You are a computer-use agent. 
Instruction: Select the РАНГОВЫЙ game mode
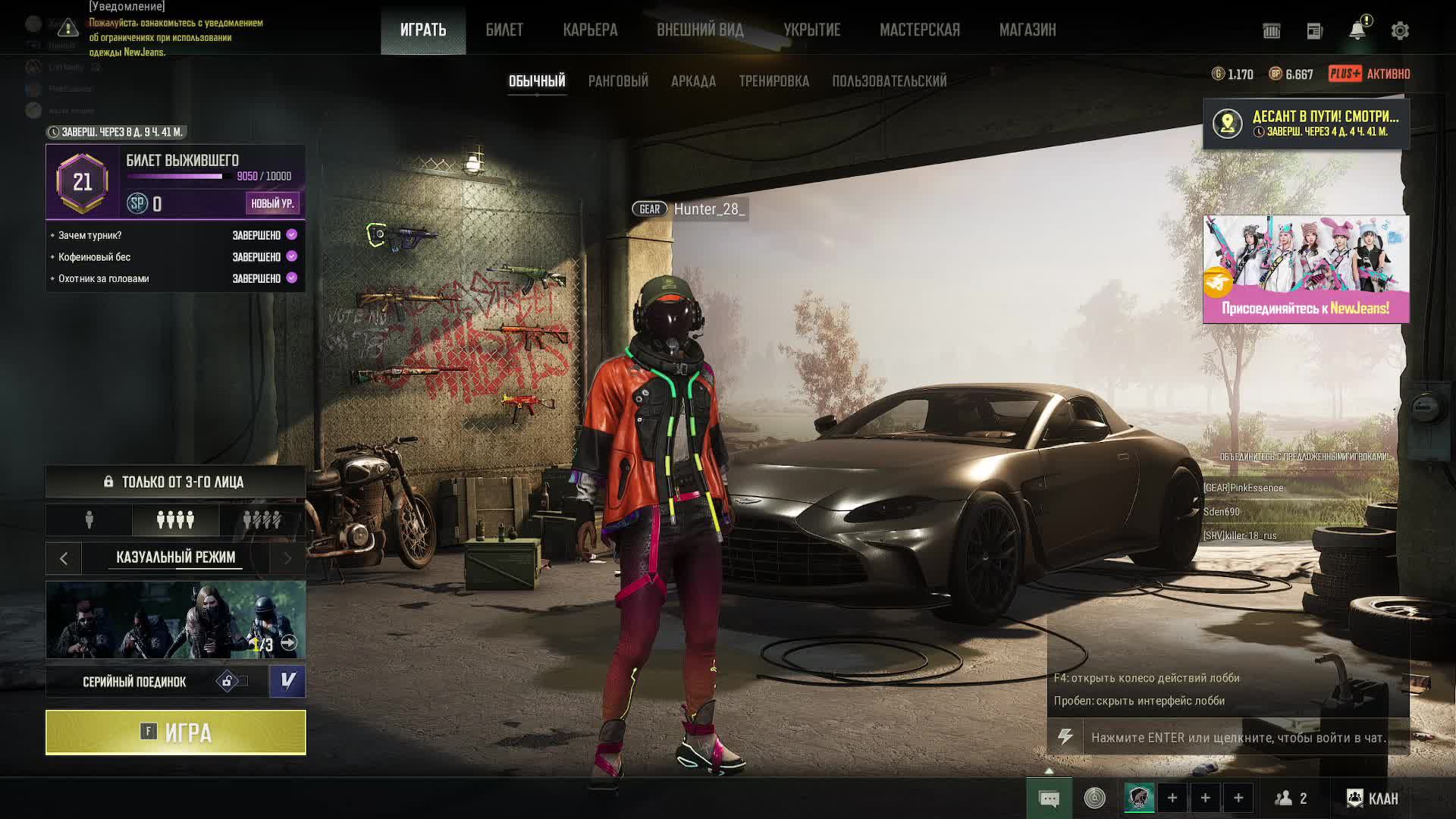pyautogui.click(x=618, y=81)
